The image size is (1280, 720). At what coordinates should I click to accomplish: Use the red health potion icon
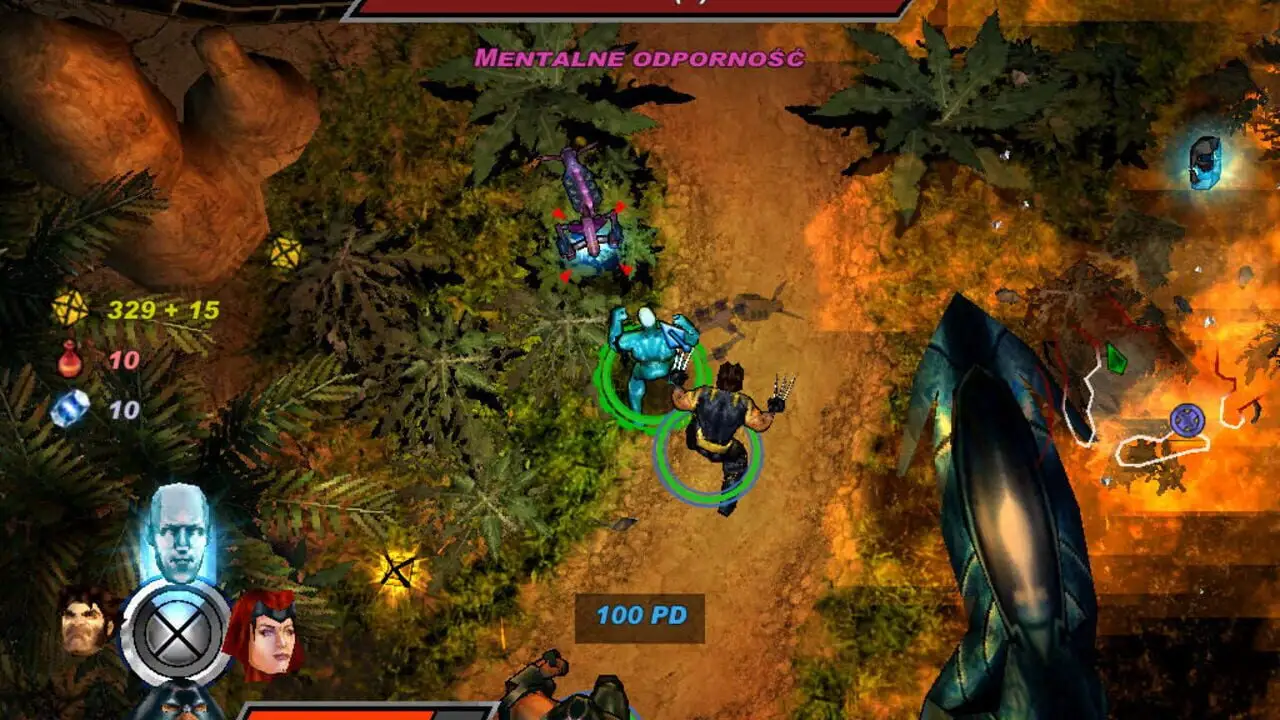(69, 360)
